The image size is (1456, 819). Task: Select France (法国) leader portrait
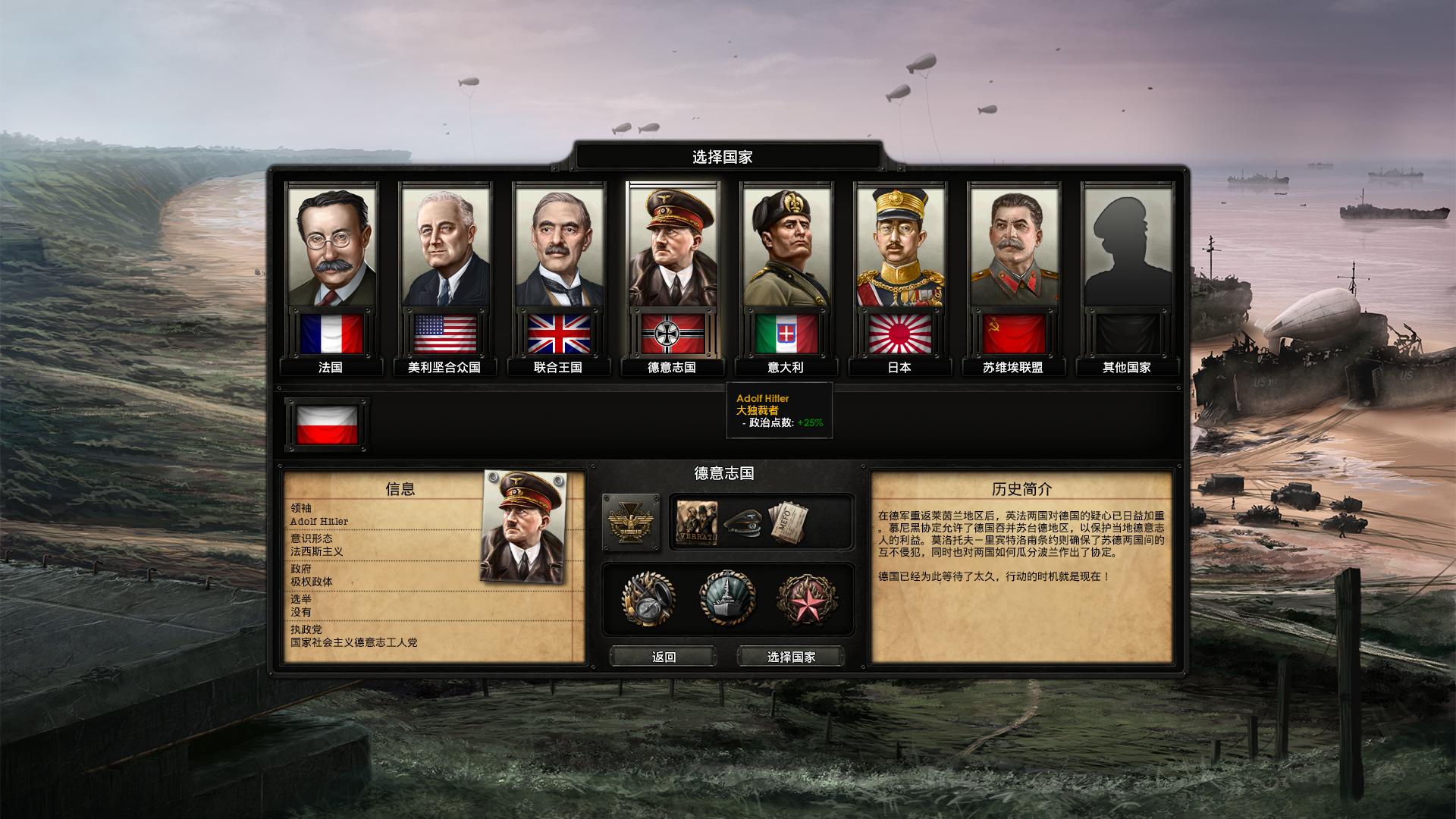coord(331,250)
